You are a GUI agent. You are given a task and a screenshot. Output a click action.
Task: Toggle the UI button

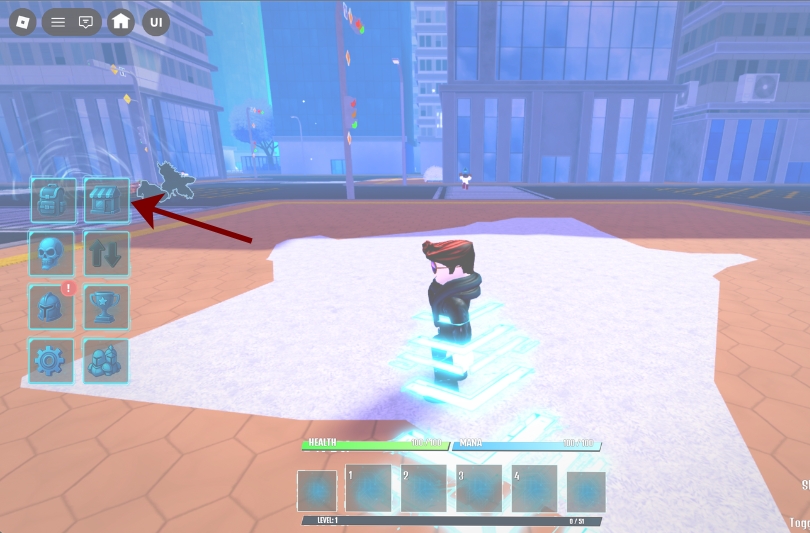156,22
